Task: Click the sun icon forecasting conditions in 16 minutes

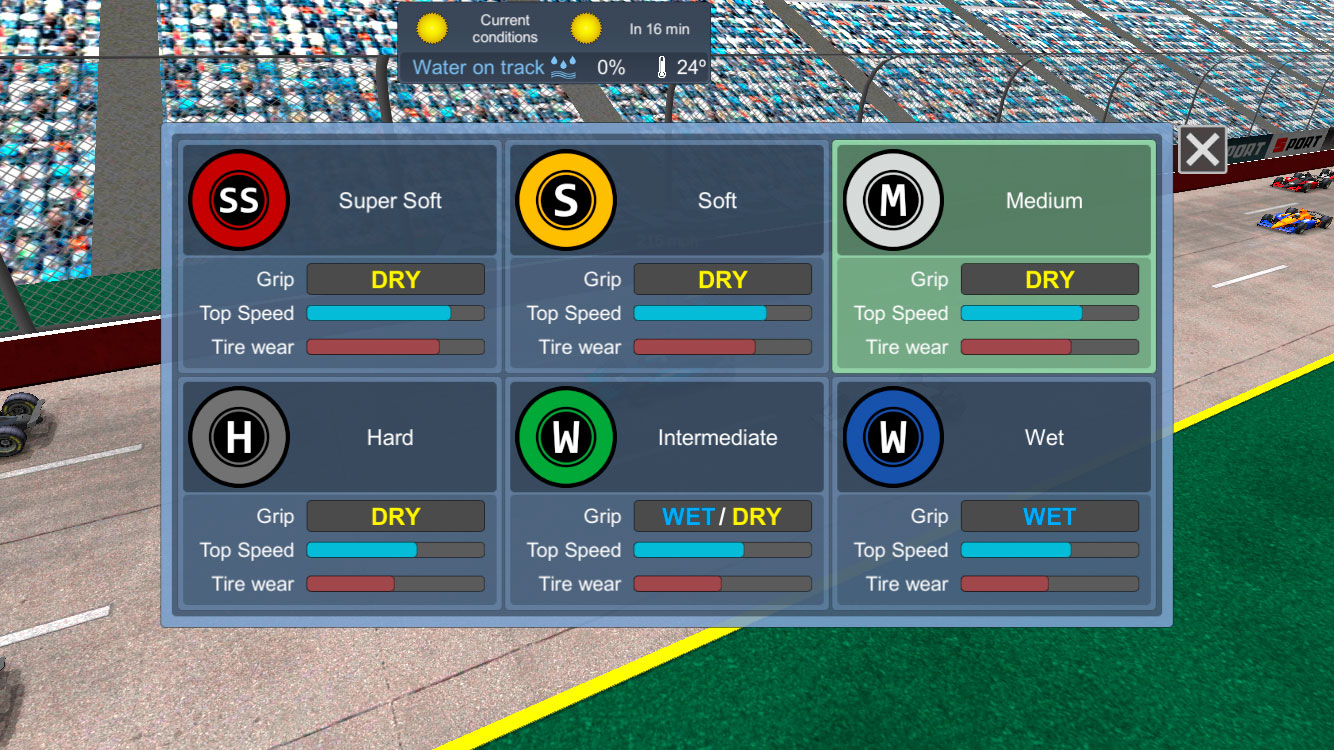Action: [x=585, y=28]
